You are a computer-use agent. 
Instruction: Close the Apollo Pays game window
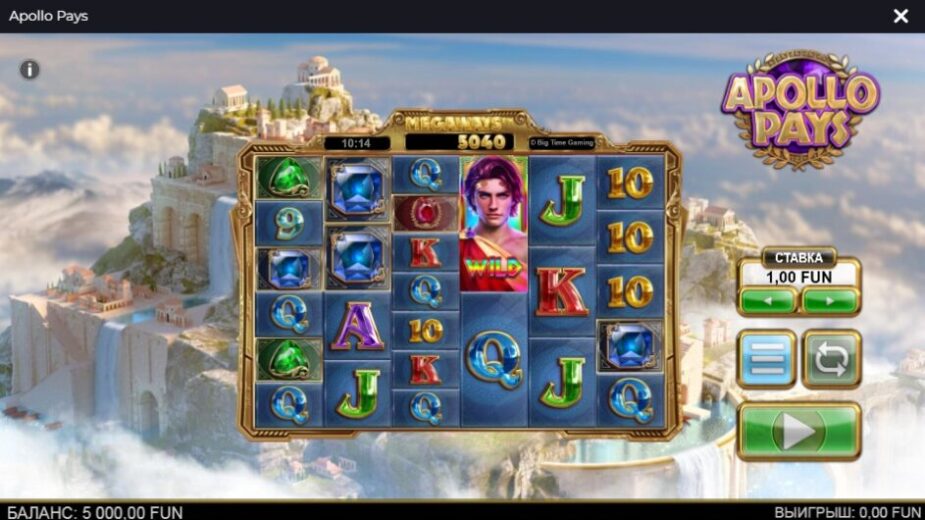tap(900, 16)
